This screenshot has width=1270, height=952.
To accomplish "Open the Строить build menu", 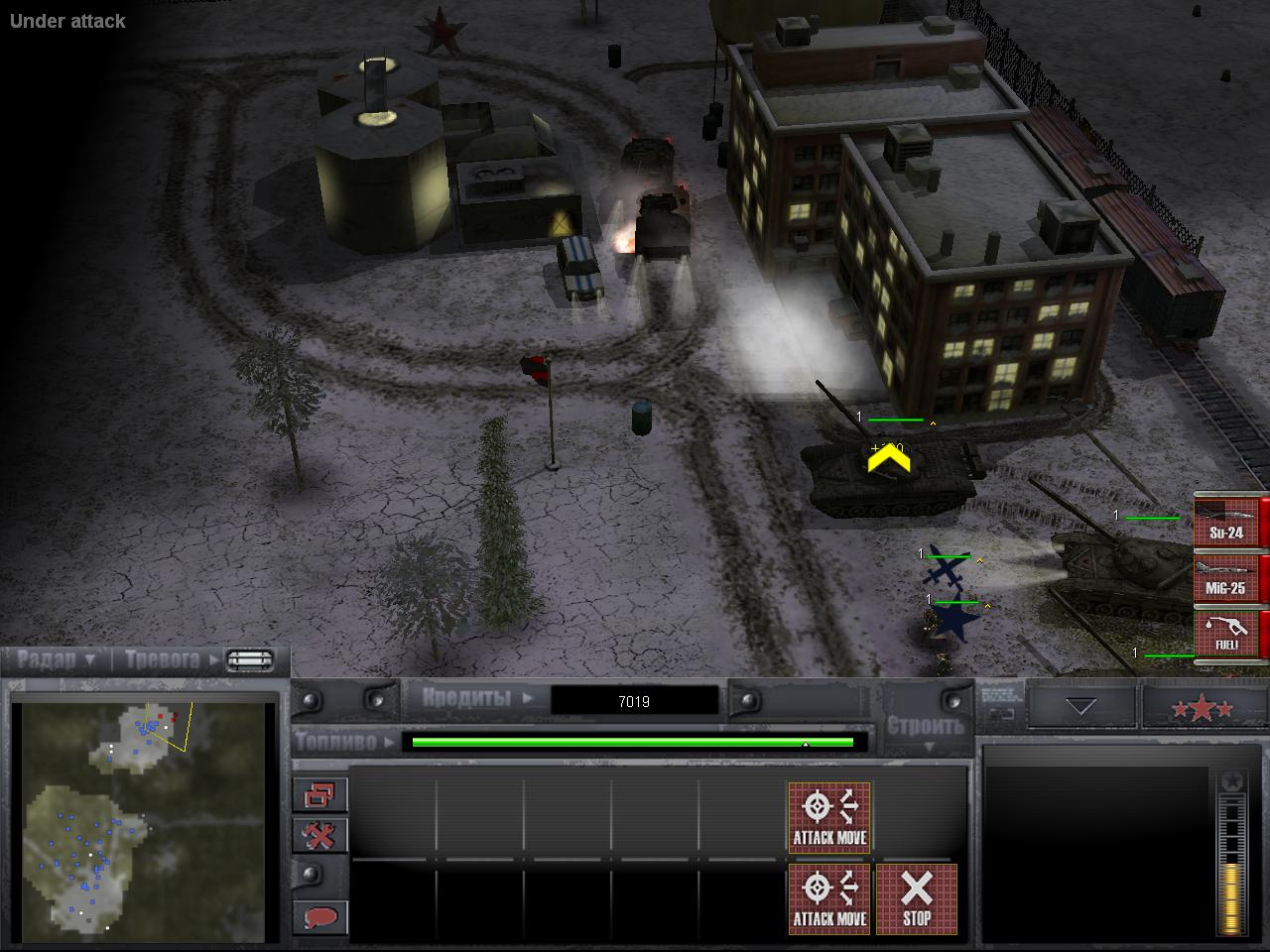I will click(x=925, y=732).
